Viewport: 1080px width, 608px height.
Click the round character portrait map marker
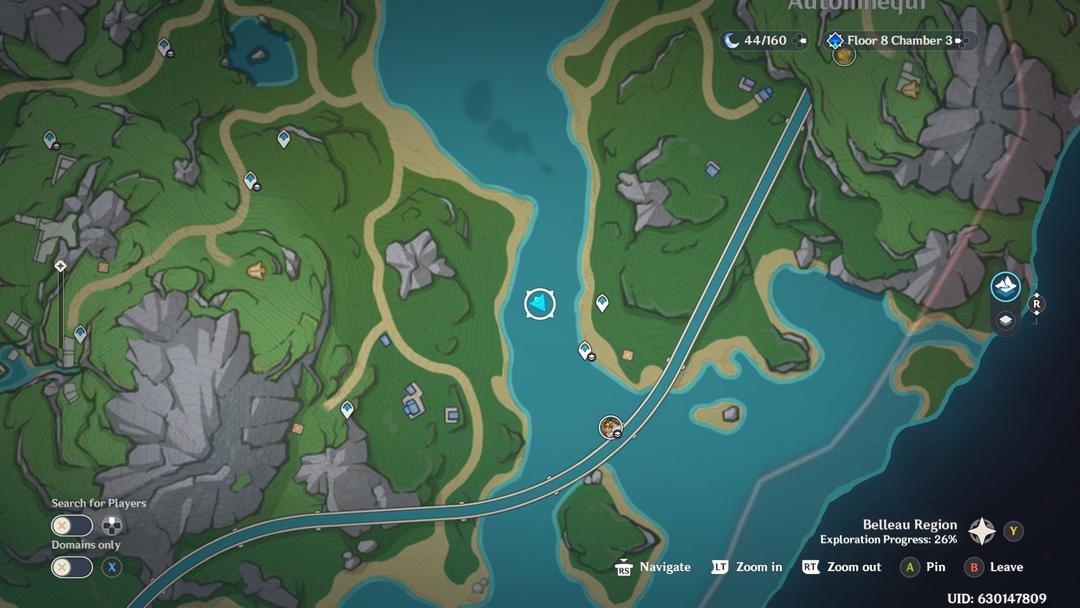pos(610,427)
